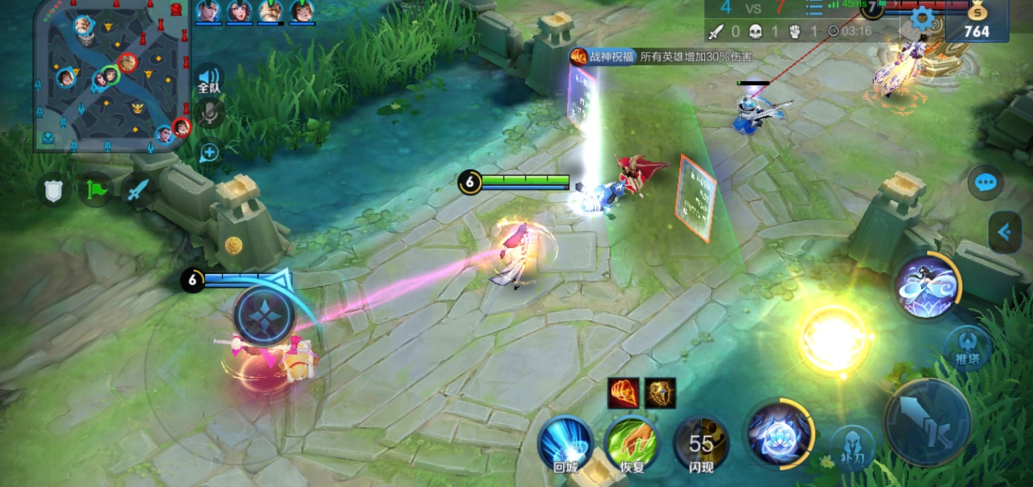Open the blue gear settings
This screenshot has width=1033, height=487.
pos(923,19)
